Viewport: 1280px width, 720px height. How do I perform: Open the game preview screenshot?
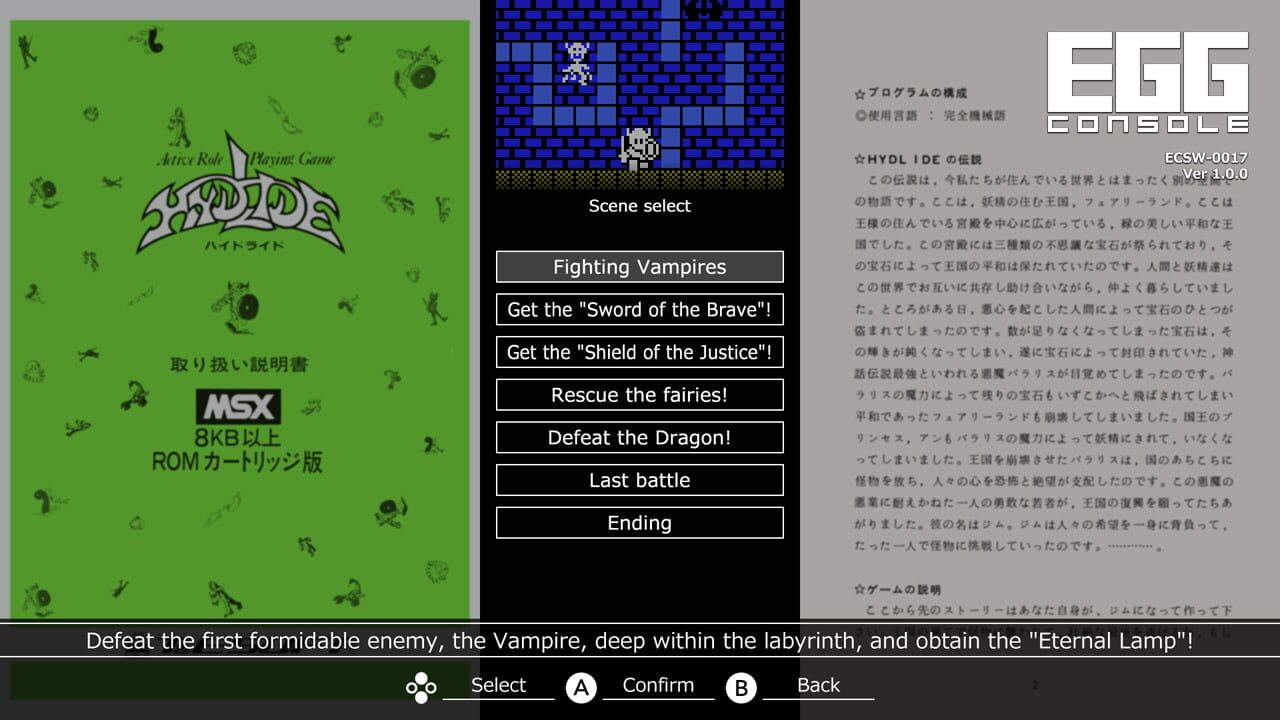pyautogui.click(x=639, y=95)
